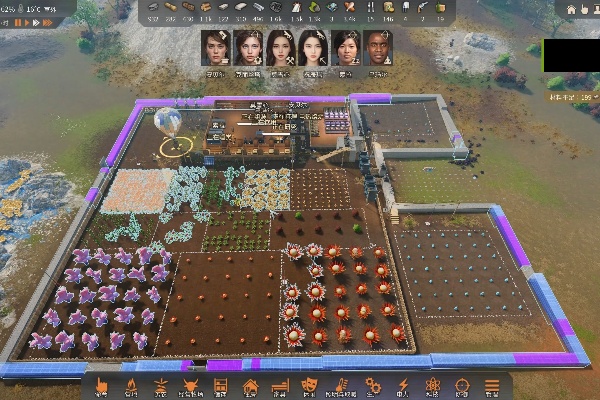The width and height of the screenshot is (600, 400).
Task: Select the crosshair icon in the bottom bar
Action: (462, 385)
